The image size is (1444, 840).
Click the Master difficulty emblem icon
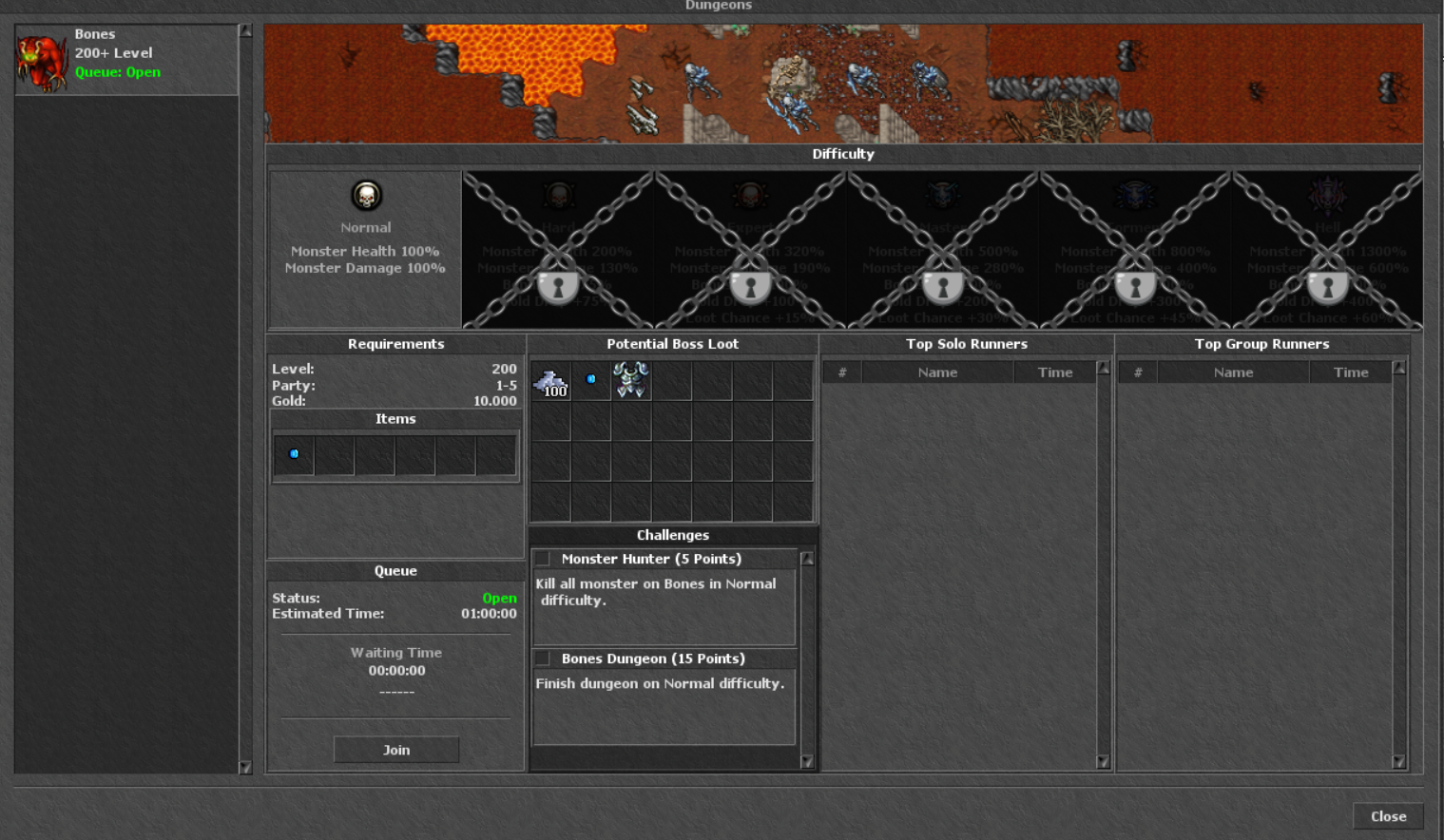point(945,195)
